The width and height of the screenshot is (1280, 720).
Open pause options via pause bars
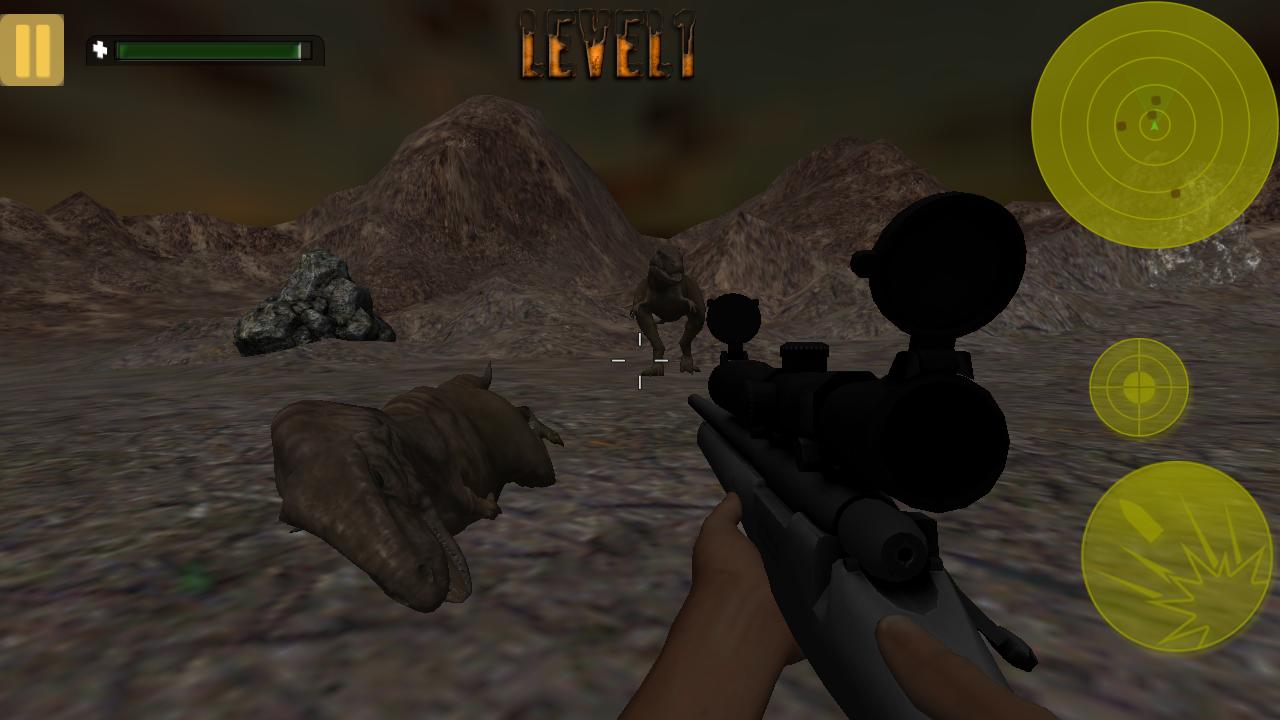coord(33,48)
